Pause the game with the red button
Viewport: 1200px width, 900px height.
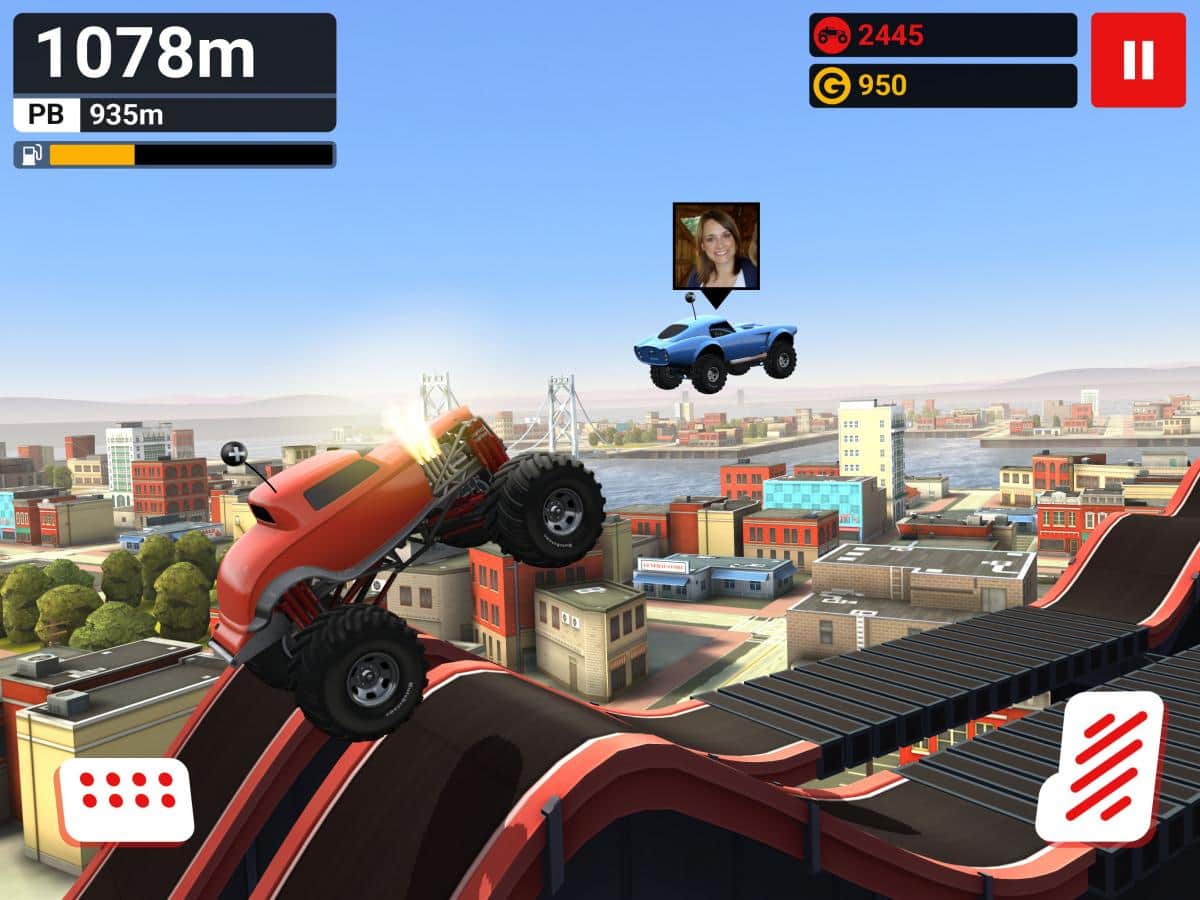(x=1138, y=60)
